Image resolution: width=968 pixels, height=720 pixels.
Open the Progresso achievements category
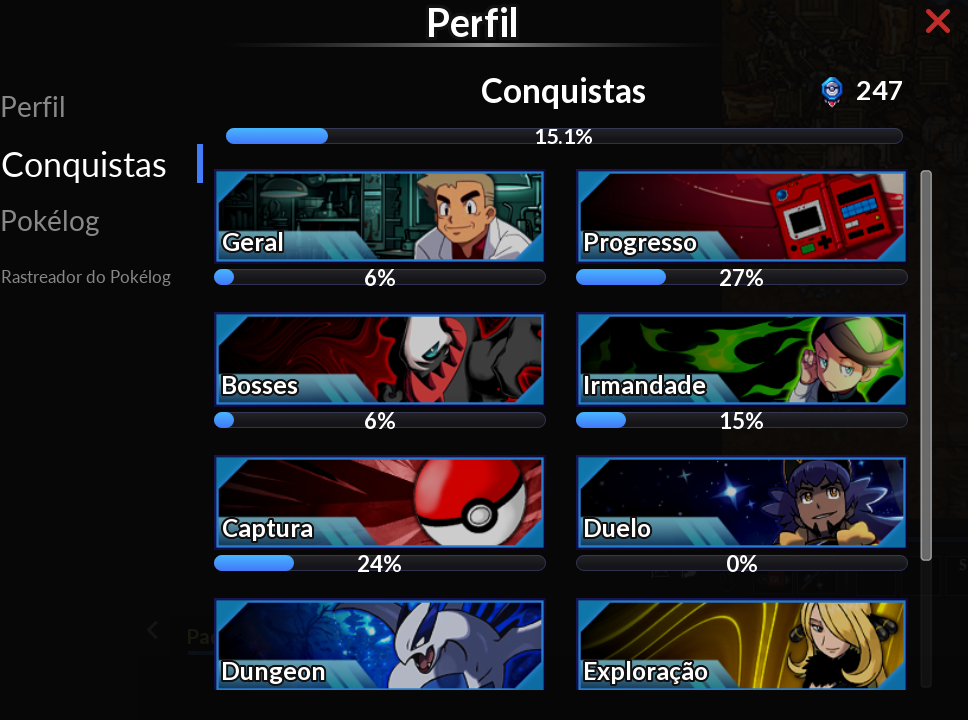[x=741, y=216]
